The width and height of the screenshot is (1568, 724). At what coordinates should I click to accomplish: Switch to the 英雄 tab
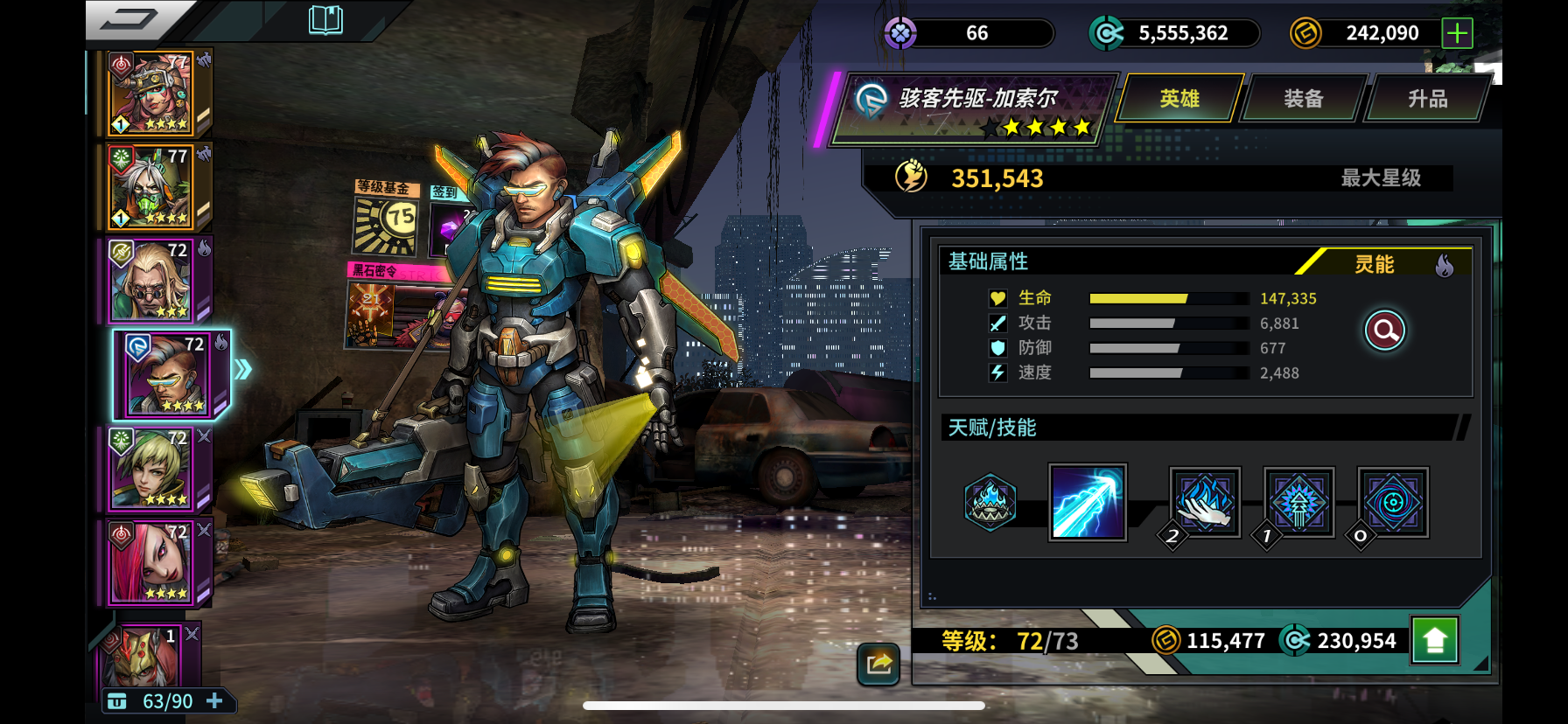click(x=1179, y=99)
